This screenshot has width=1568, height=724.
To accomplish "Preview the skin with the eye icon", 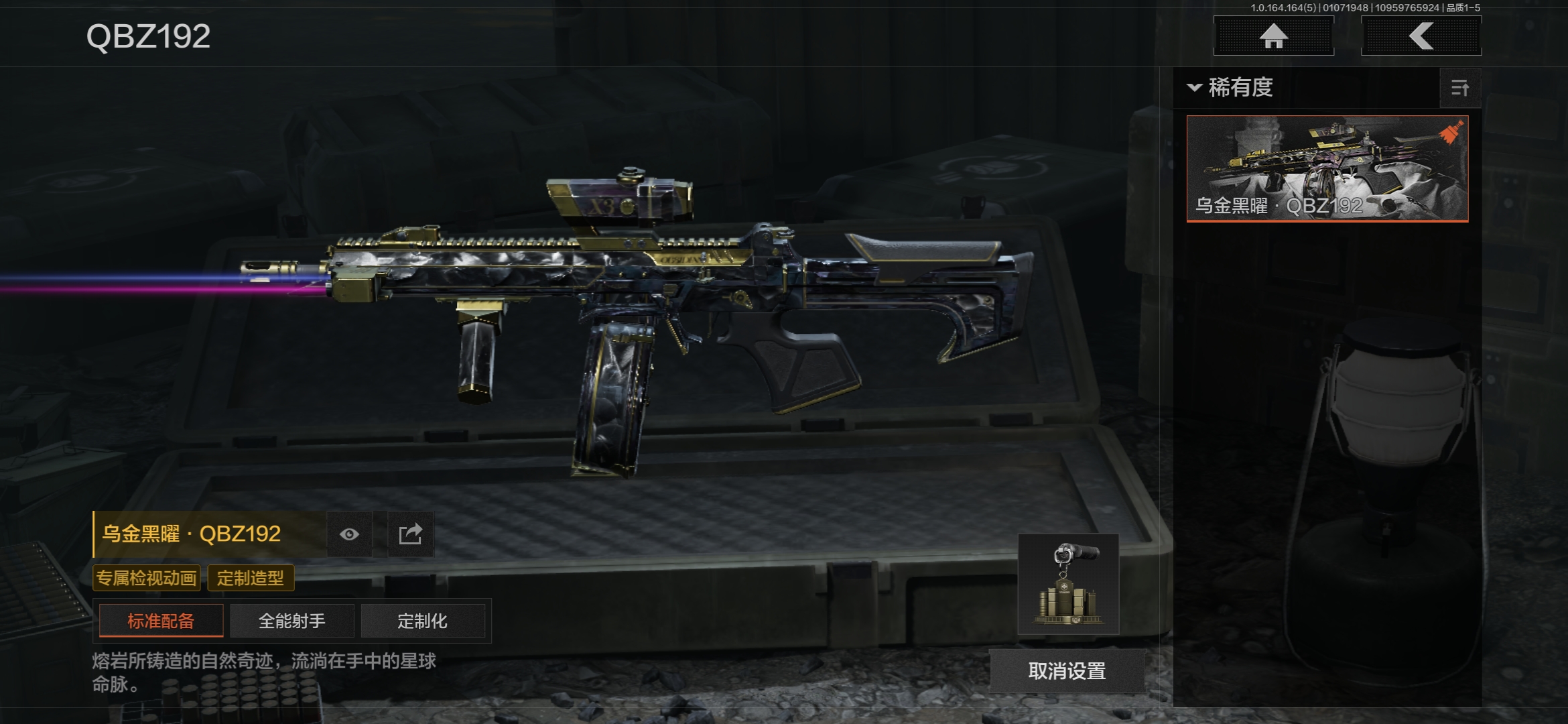I will pos(349,534).
